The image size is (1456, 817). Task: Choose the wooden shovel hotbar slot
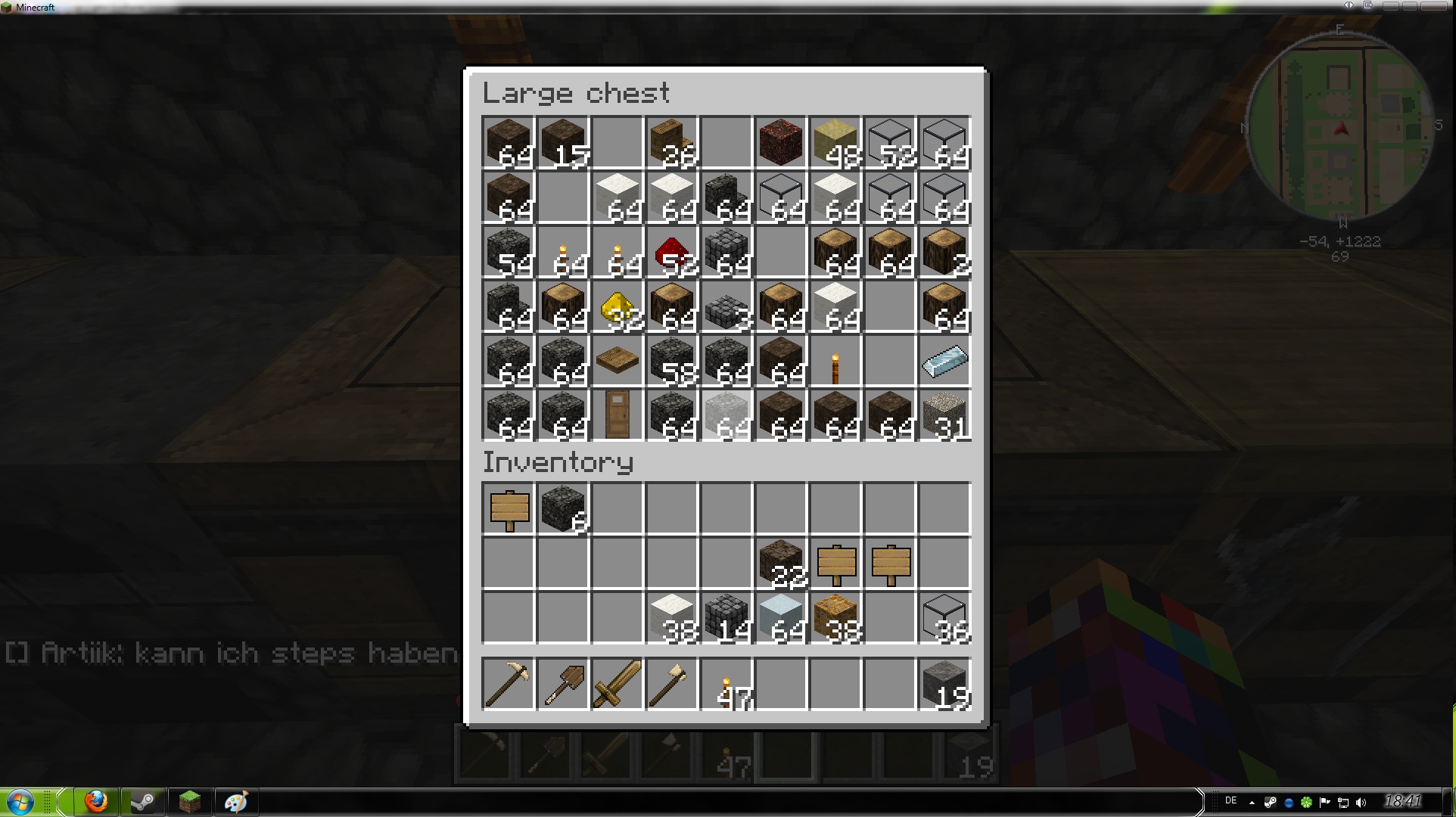[563, 685]
